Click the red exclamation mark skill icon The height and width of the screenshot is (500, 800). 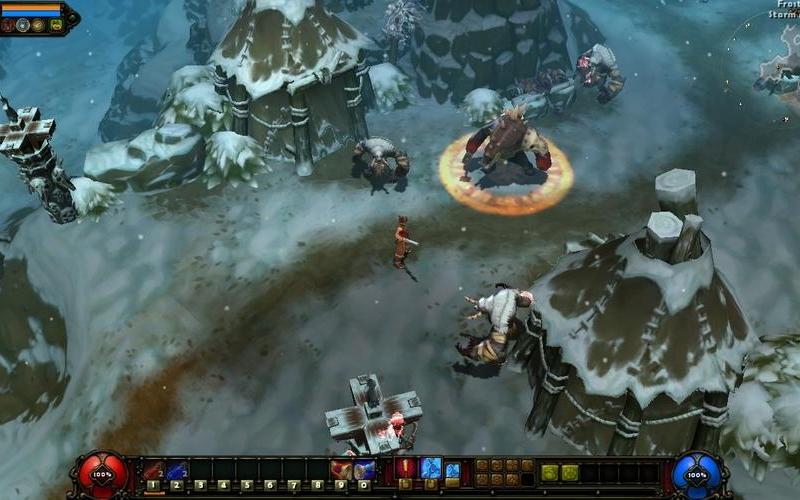[x=406, y=467]
